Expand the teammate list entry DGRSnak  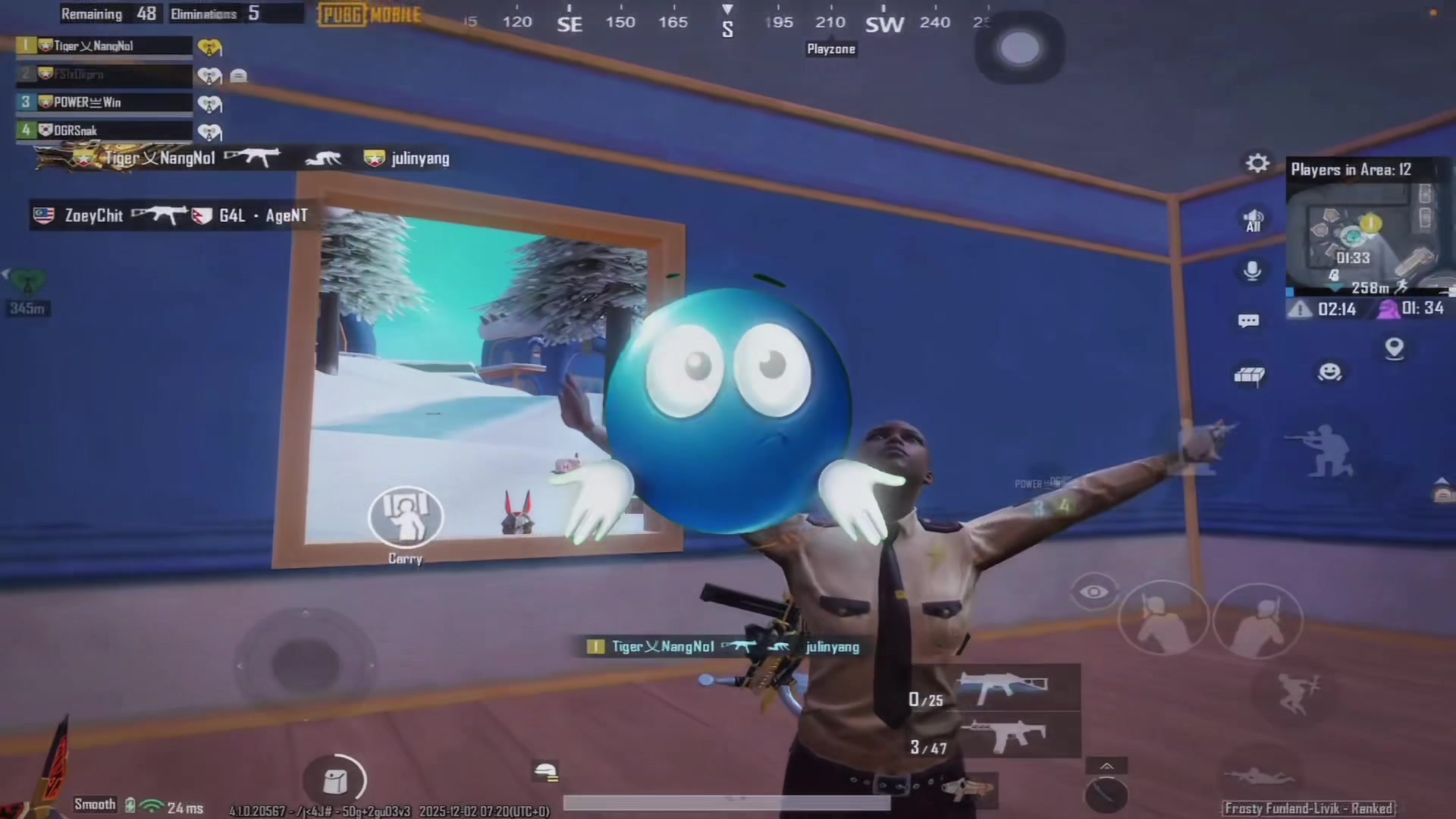click(102, 130)
